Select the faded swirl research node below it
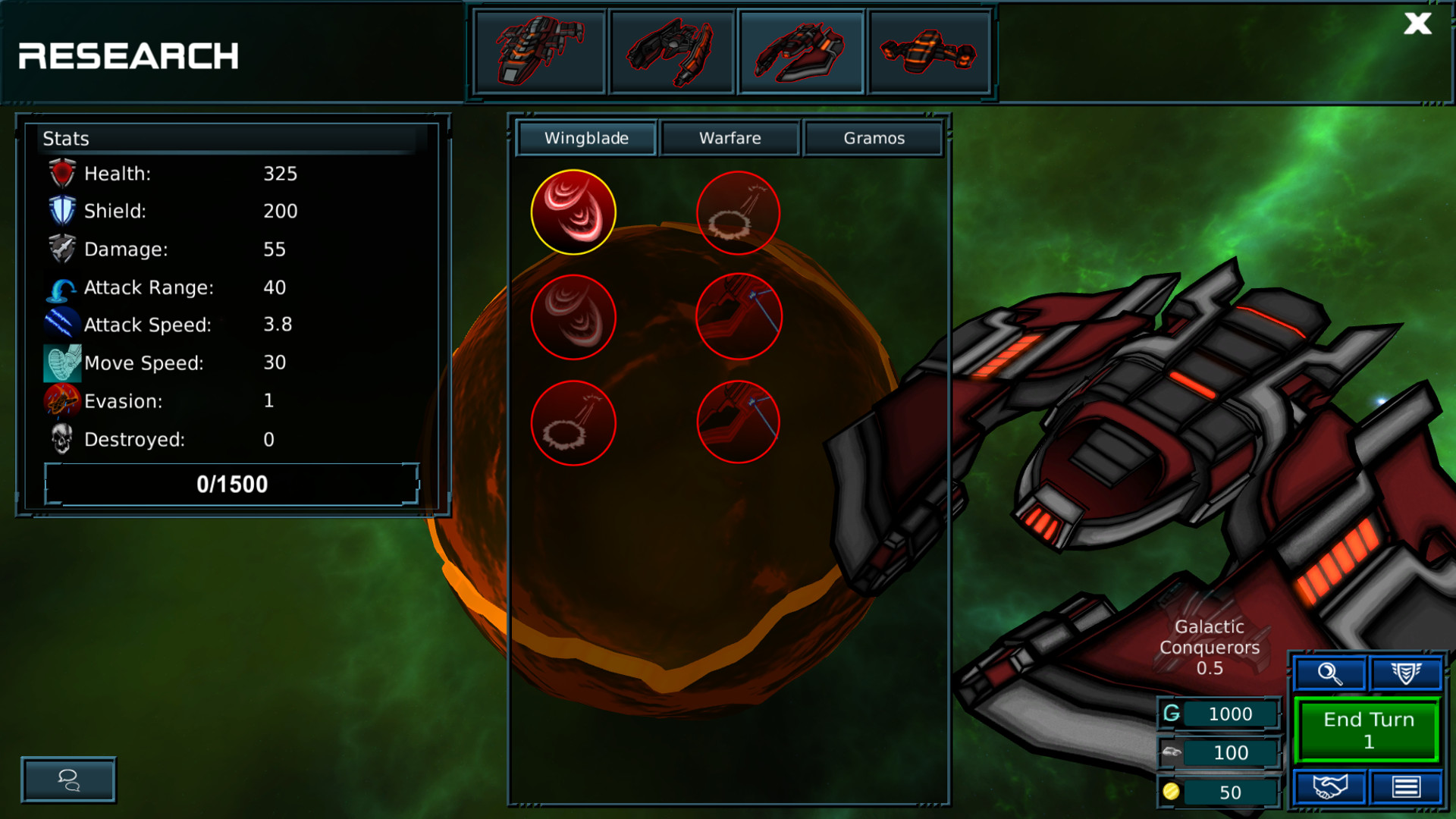 (x=573, y=317)
